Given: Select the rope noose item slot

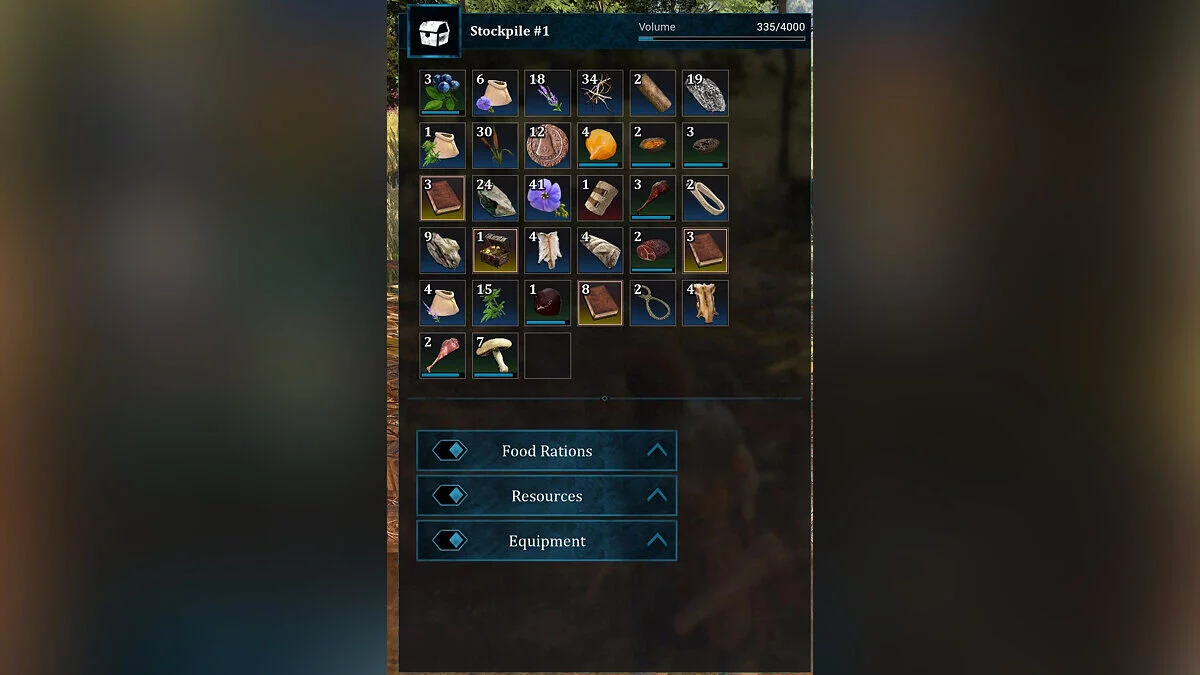Looking at the screenshot, I should pos(652,303).
